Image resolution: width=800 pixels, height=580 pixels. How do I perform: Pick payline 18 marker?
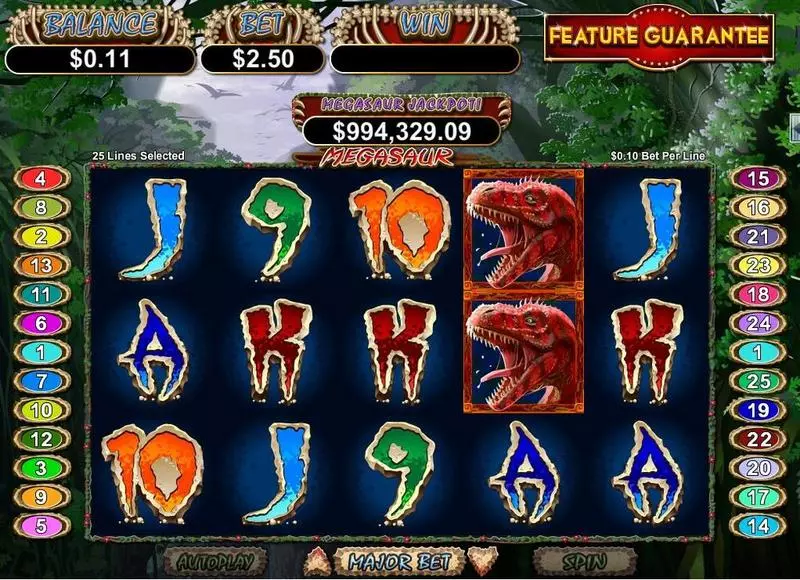coord(759,295)
